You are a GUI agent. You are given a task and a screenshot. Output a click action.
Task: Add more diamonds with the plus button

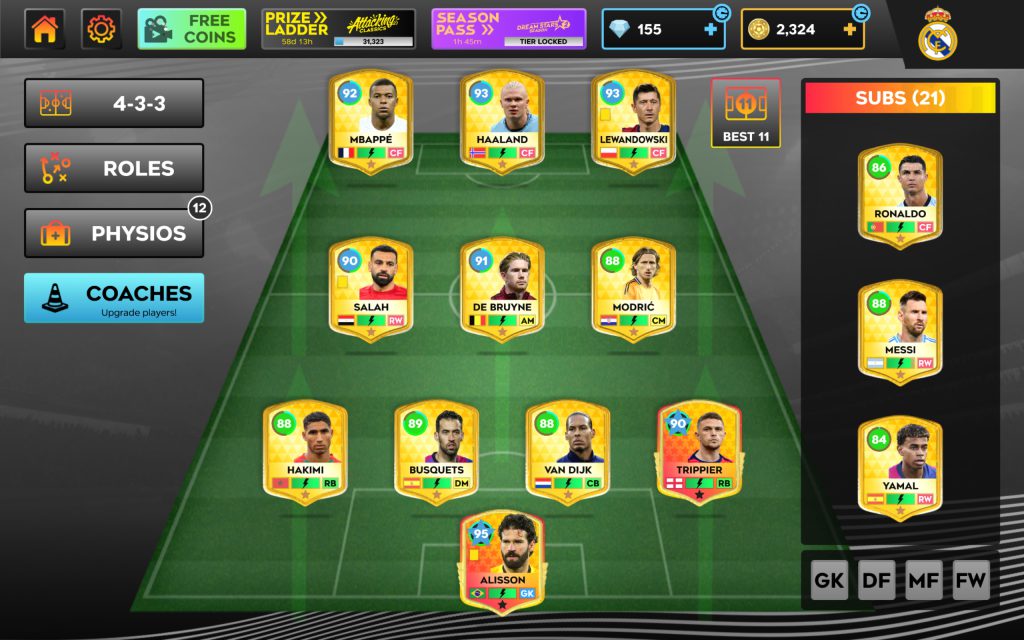tap(711, 30)
